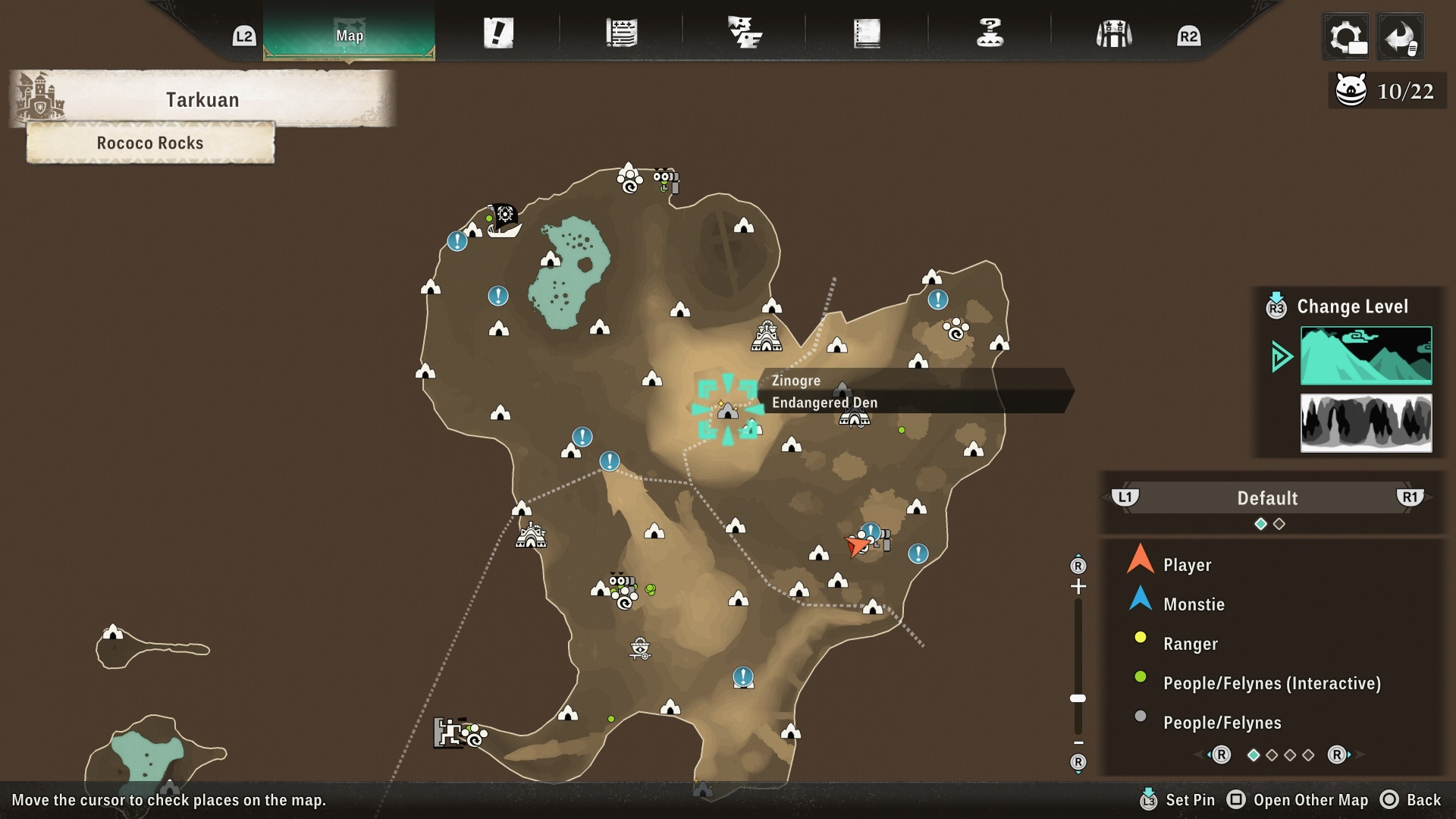Select the armor/equipment icon in the top bar
Viewport: 1456px width, 819px height.
1113,33
